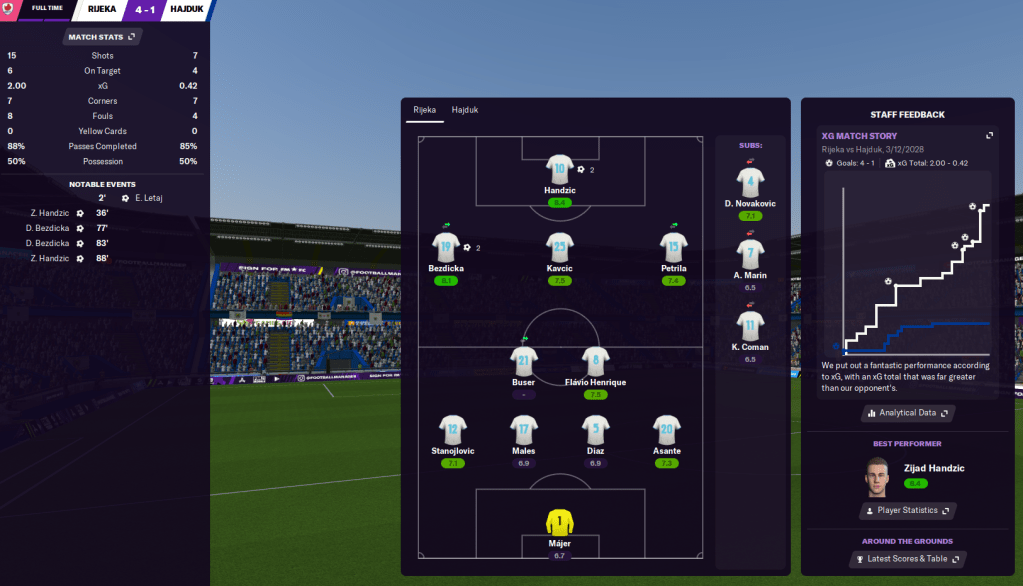Expand the xG Match Story panel
1023x586 pixels.
click(x=989, y=136)
